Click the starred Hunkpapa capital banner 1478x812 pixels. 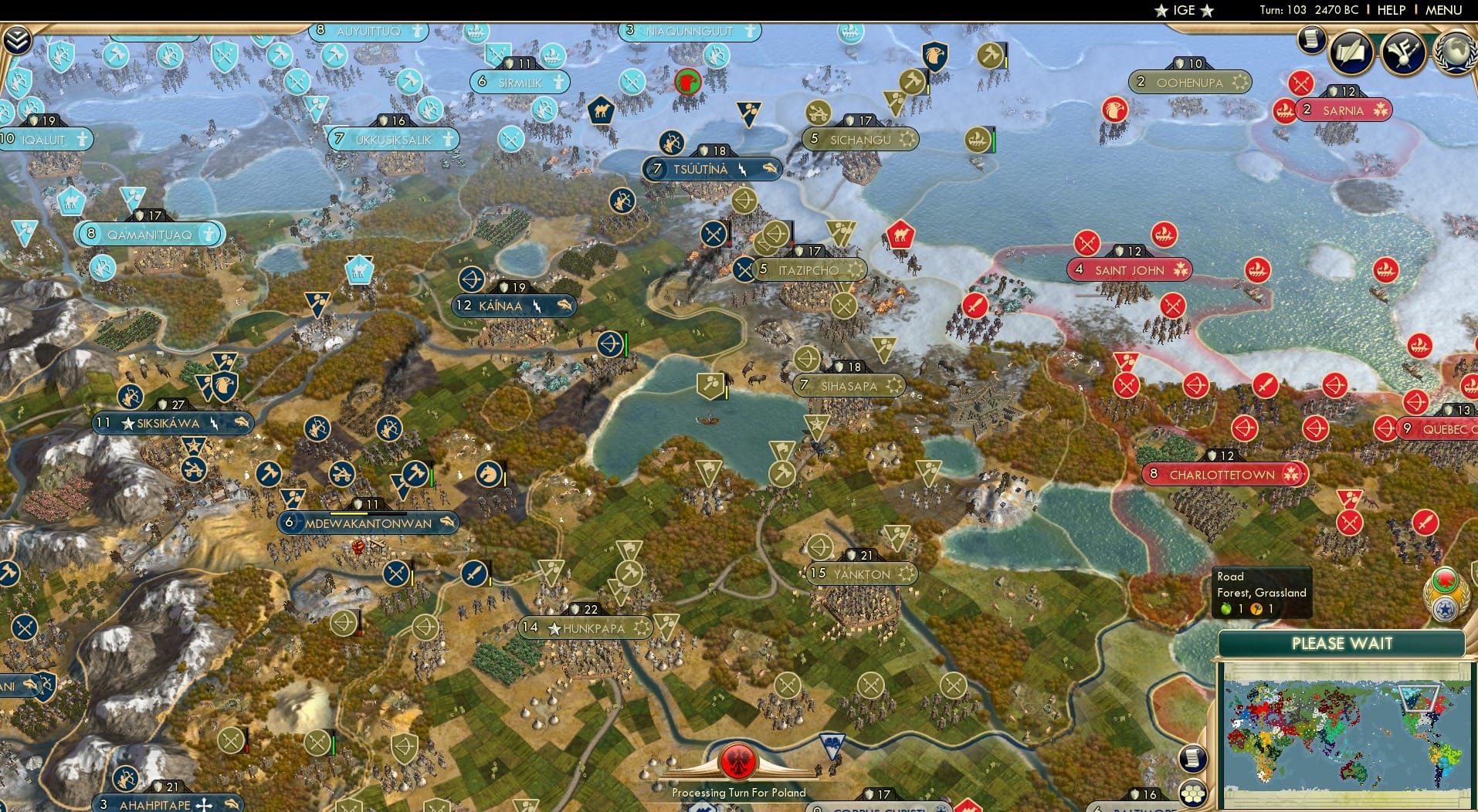pyautogui.click(x=585, y=628)
